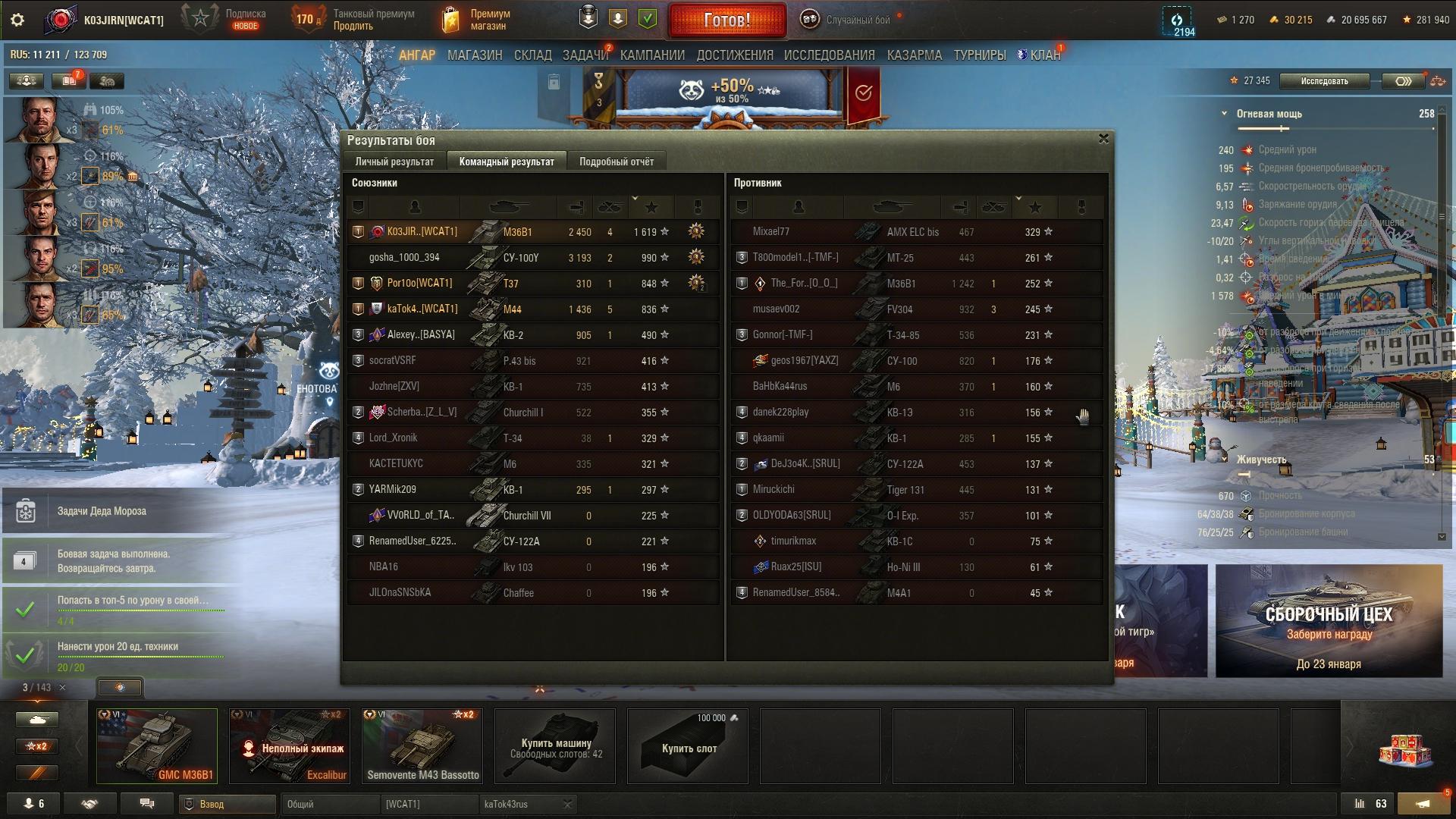Image resolution: width=1456 pixels, height=819 pixels.
Task: Open the settings gear menu
Action: [17, 20]
